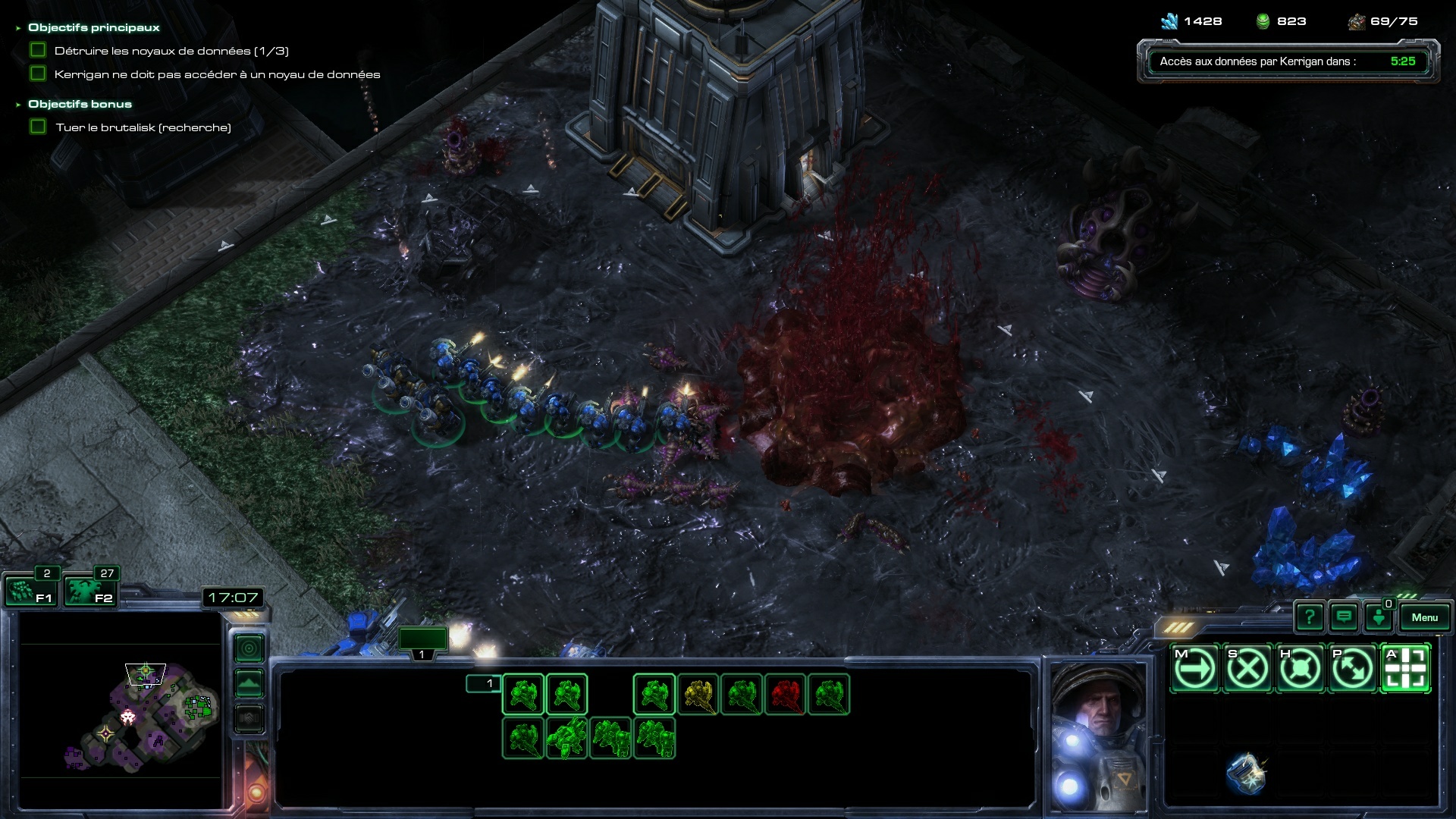Toggle the minimap terrain view button
The height and width of the screenshot is (819, 1456).
[249, 683]
